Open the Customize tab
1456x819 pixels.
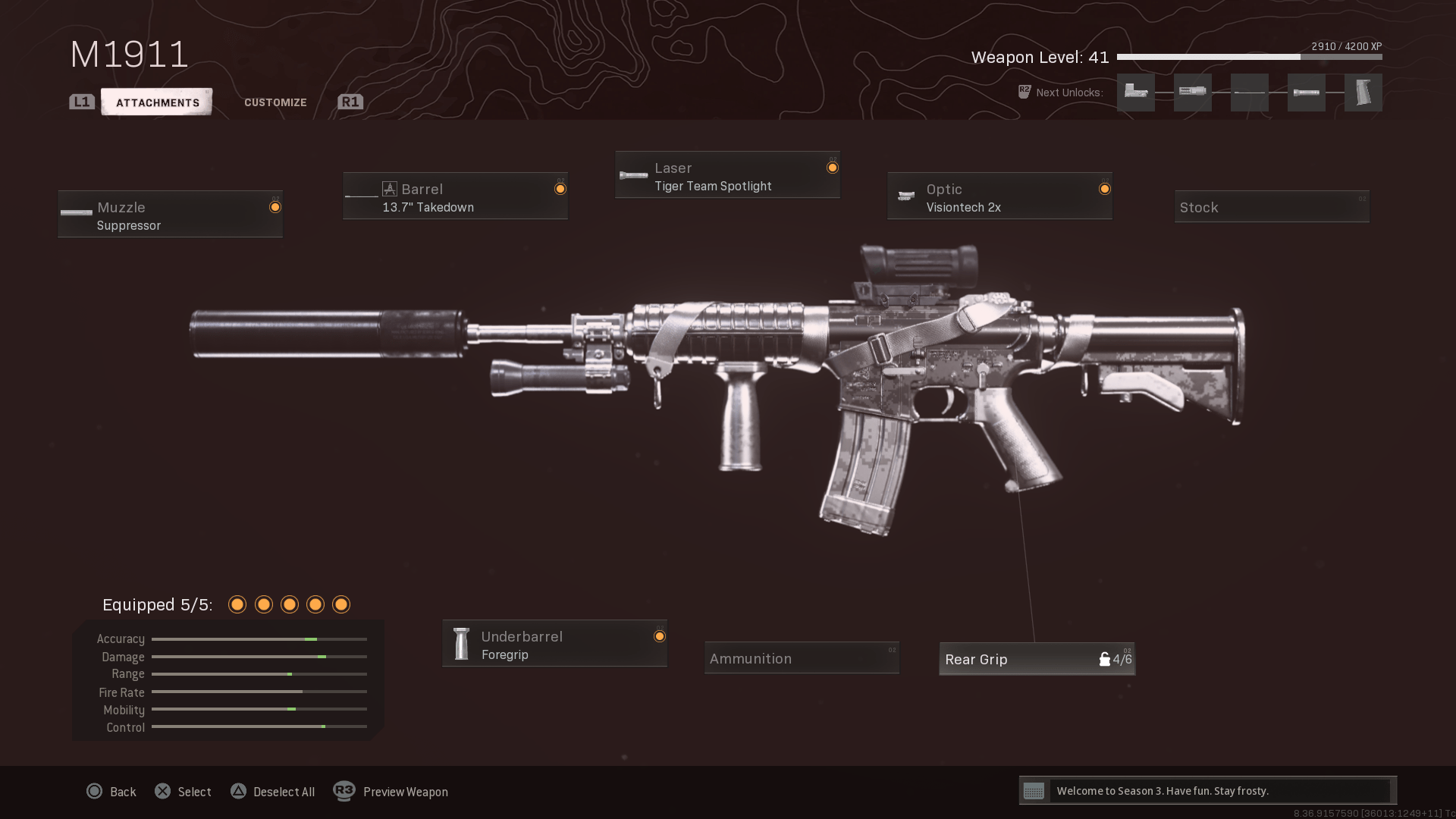point(275,102)
